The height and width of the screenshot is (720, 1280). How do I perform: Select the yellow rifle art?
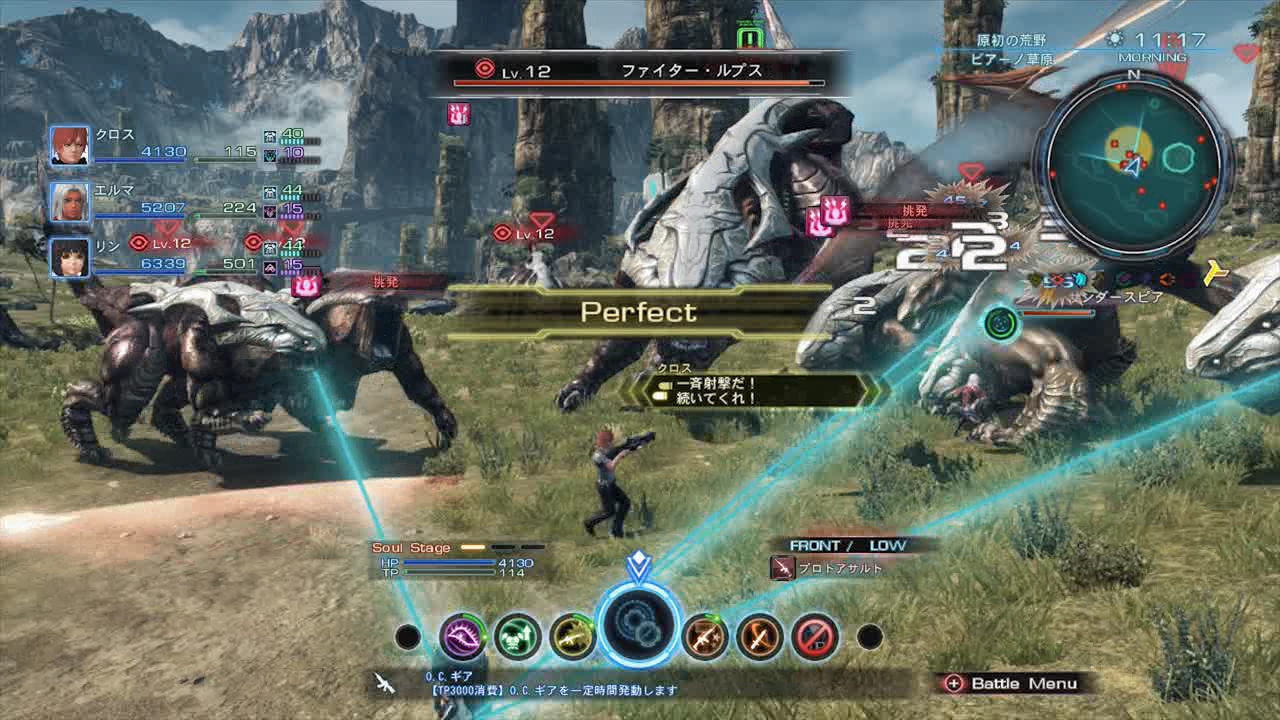573,636
